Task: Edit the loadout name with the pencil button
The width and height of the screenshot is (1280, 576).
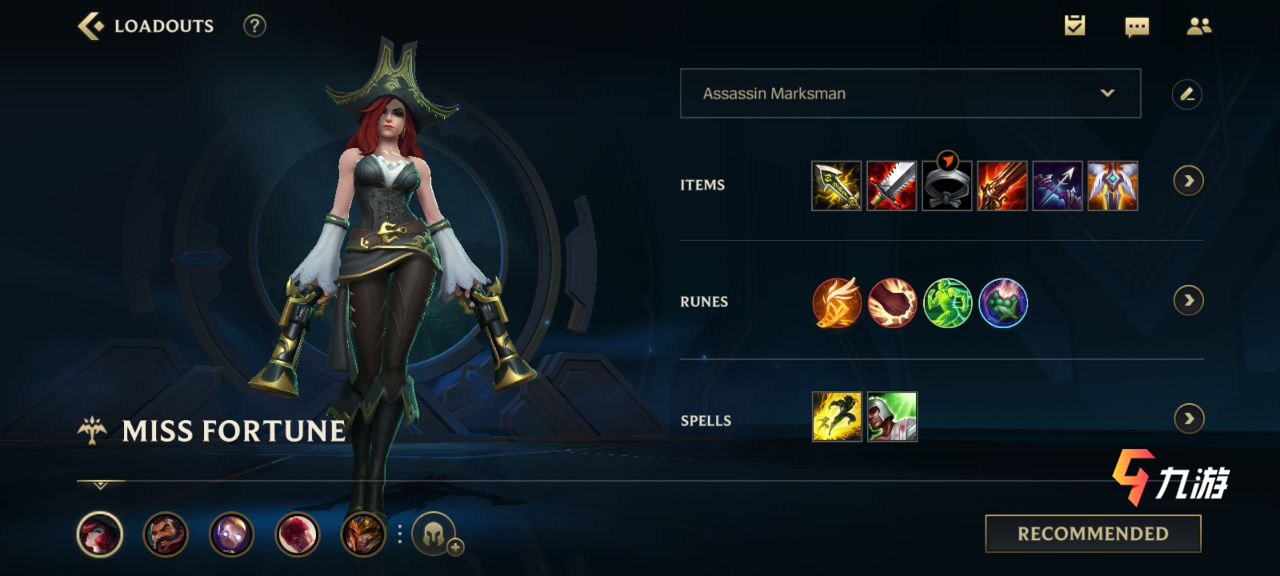Action: click(x=1187, y=94)
